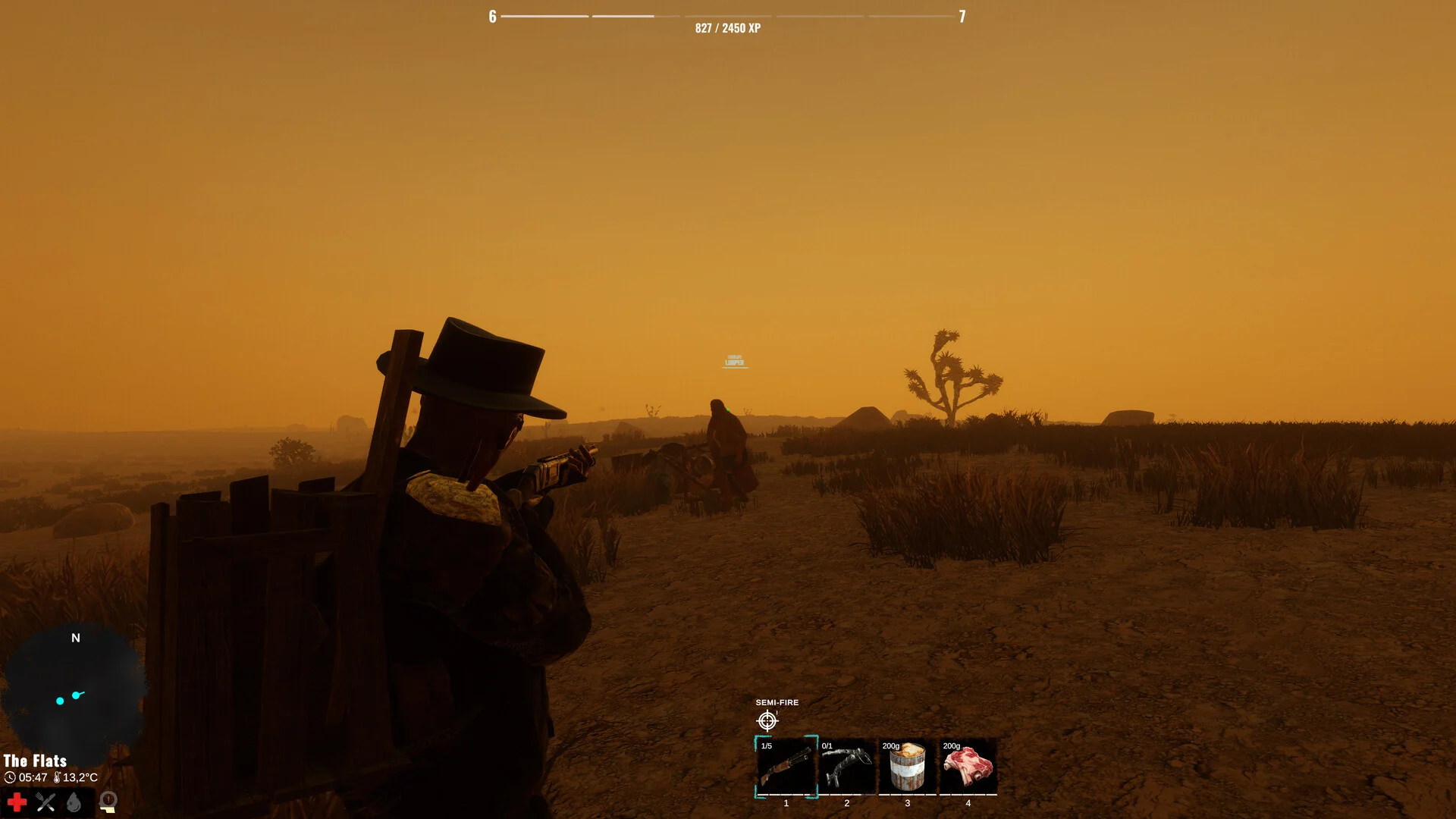The image size is (1456, 819).
Task: Select the raw meat hotbar slot
Action: tap(968, 767)
